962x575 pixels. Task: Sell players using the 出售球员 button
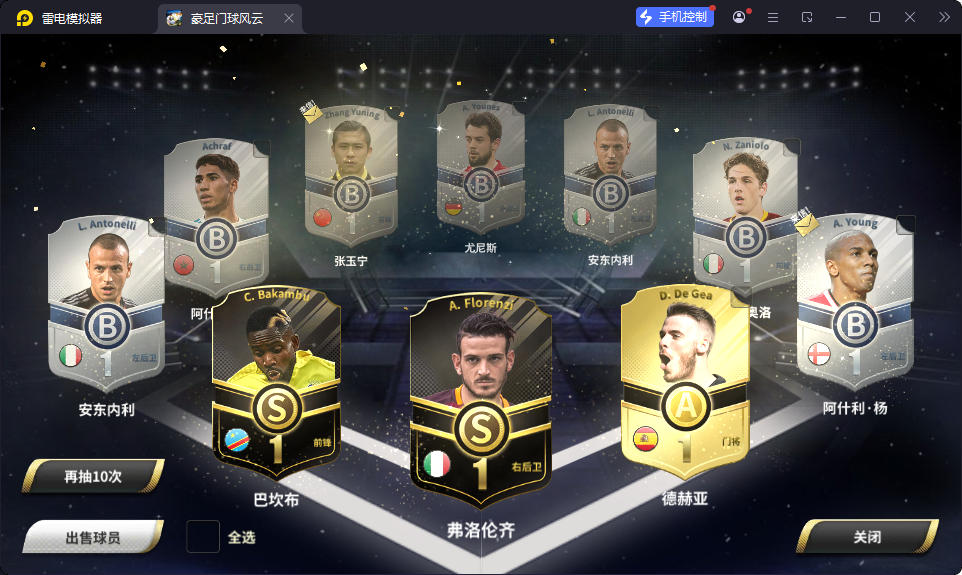point(93,537)
